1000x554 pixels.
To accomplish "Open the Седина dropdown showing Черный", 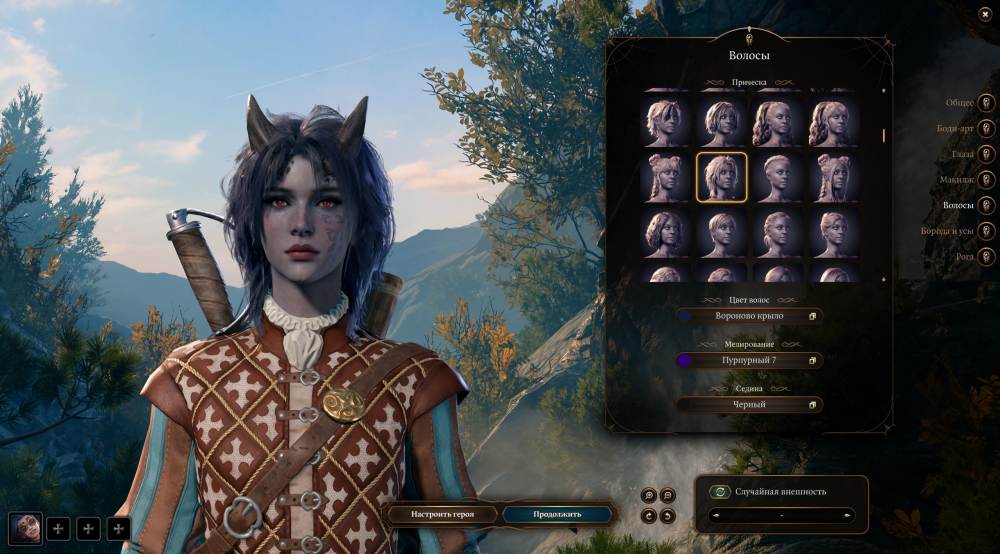I will [x=749, y=405].
